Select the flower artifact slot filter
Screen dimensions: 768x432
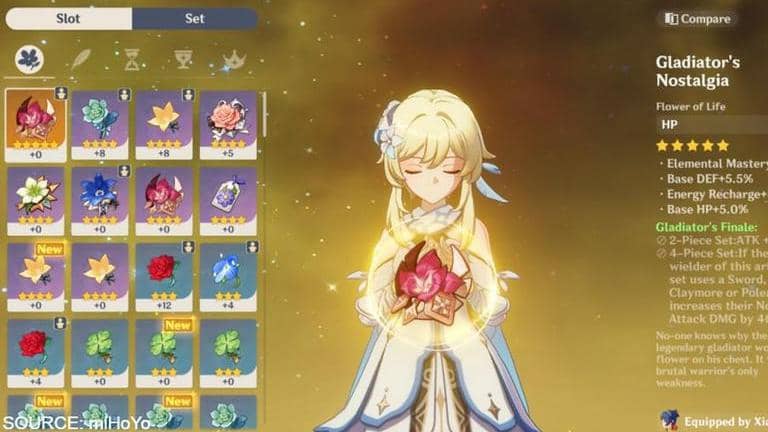[x=29, y=60]
